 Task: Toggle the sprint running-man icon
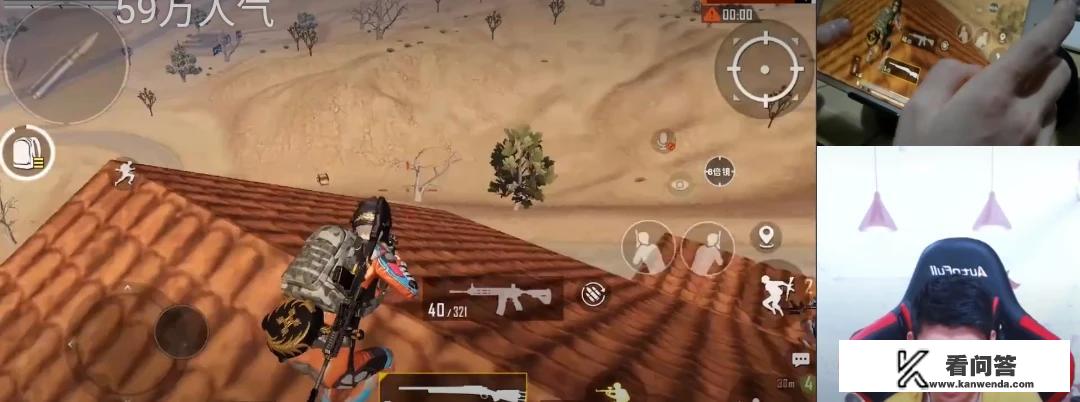124,174
